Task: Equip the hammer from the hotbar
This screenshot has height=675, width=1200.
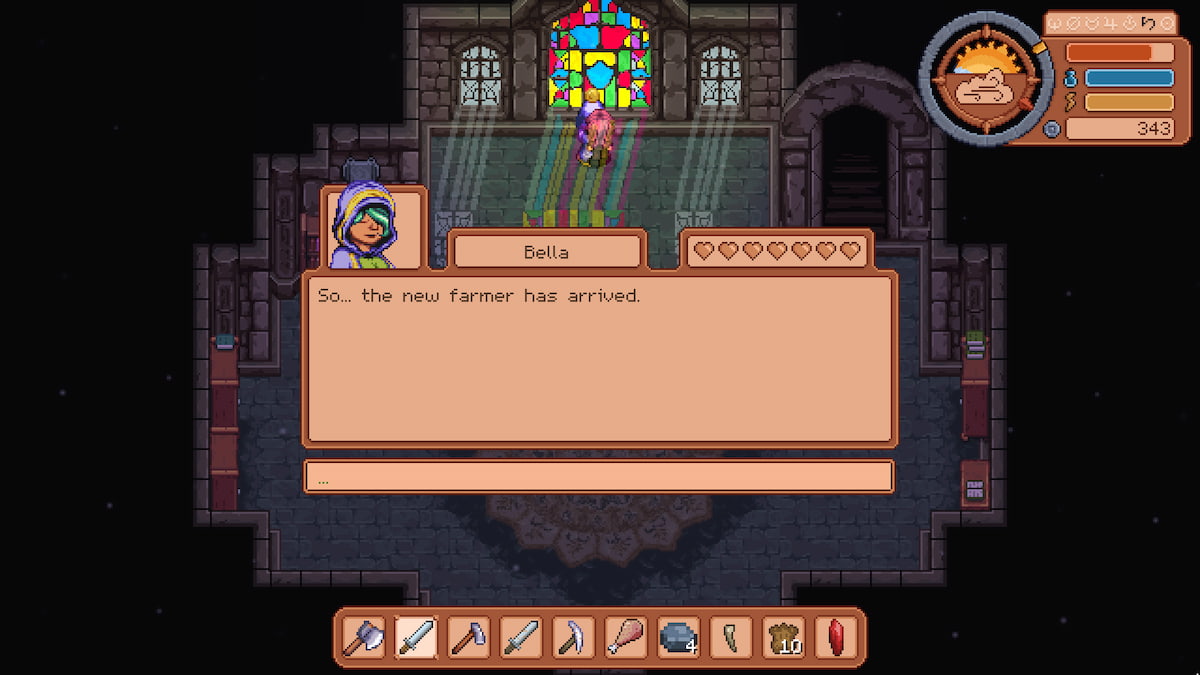Action: pos(468,637)
